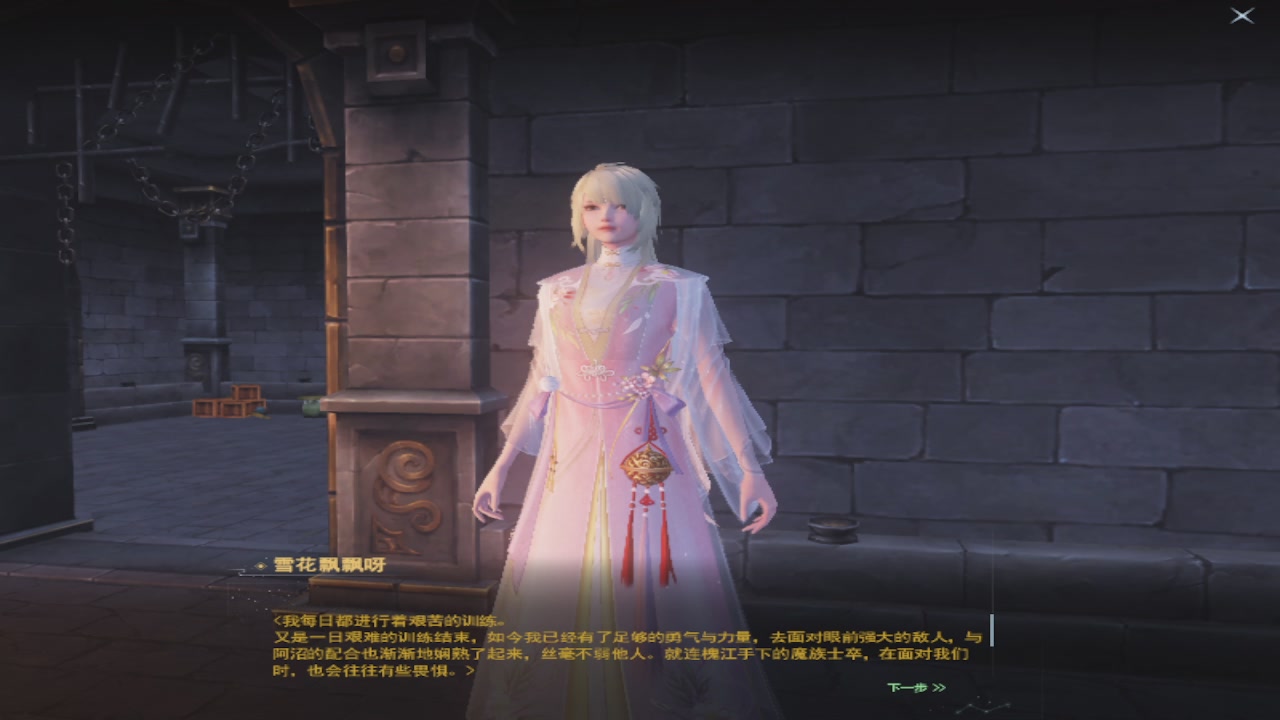Screen dimensions: 1280x720
Task: Click the vertical highlight bar beside the dialogue text
Action: tap(991, 628)
